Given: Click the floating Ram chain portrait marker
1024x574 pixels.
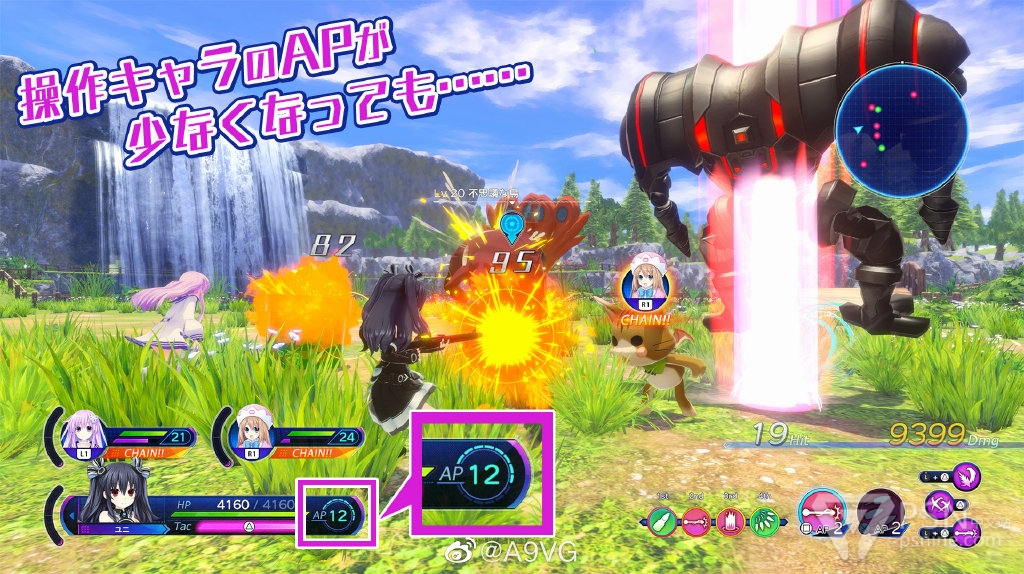Looking at the screenshot, I should pos(648,282).
